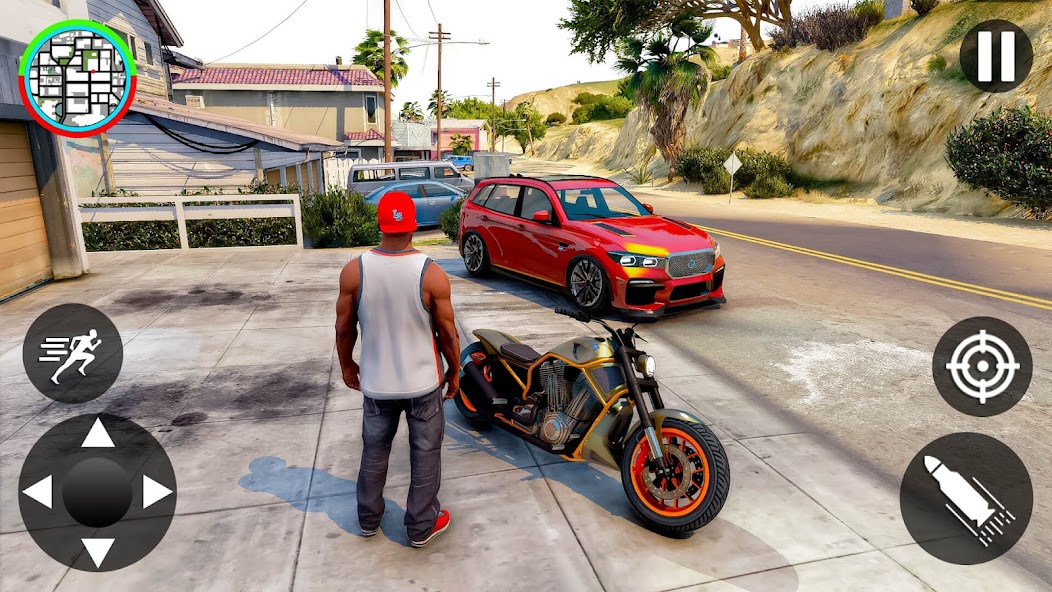Tap the sprint running-man button
The image size is (1052, 592).
click(x=72, y=353)
